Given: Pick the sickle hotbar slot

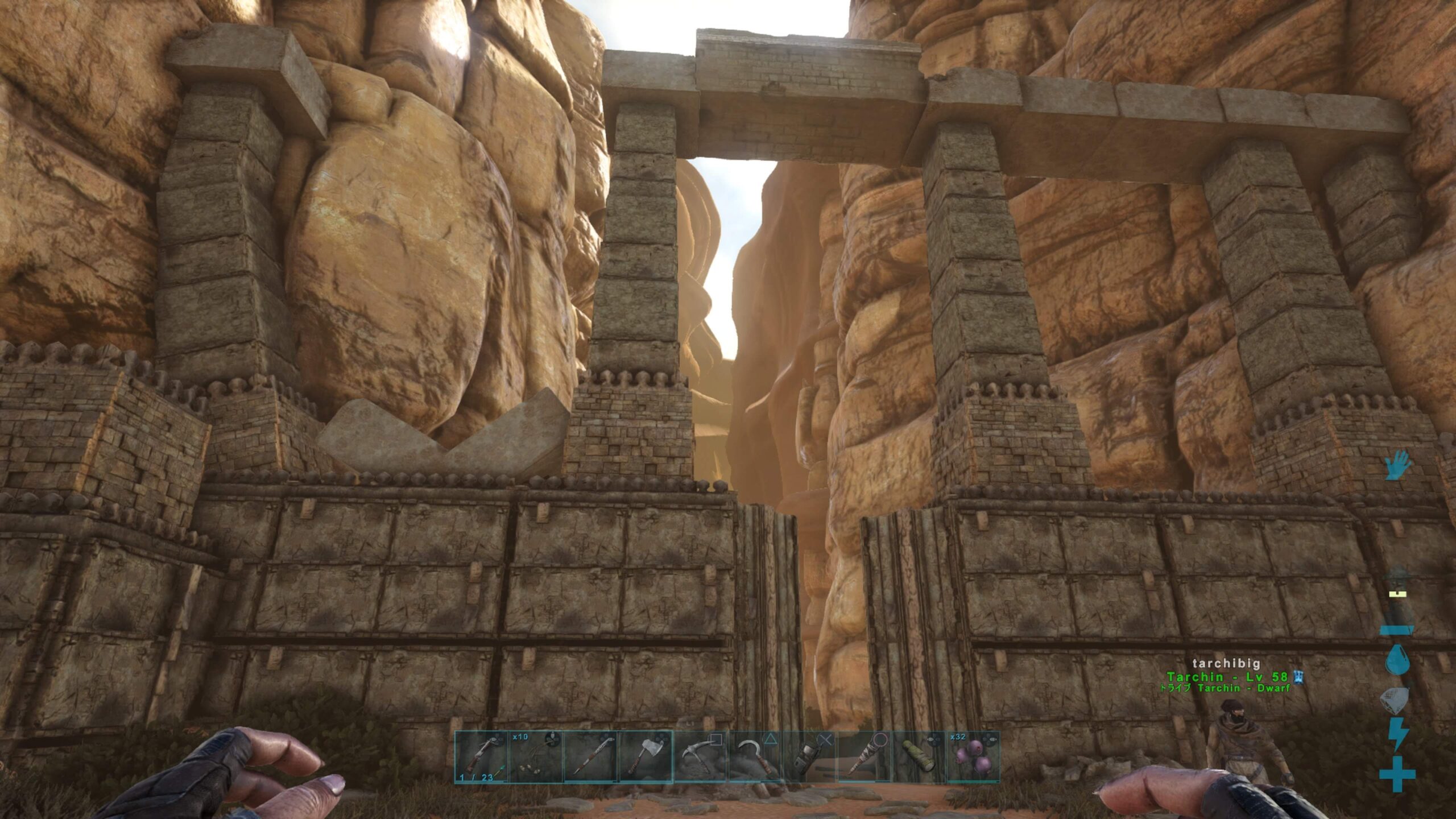Looking at the screenshot, I should coord(755,757).
